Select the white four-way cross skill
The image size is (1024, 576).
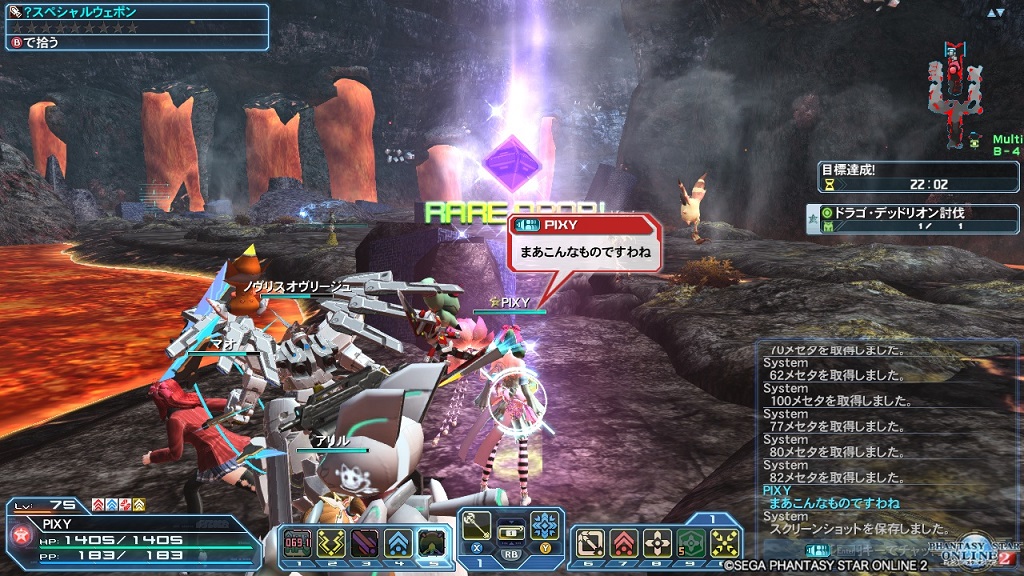(x=657, y=542)
